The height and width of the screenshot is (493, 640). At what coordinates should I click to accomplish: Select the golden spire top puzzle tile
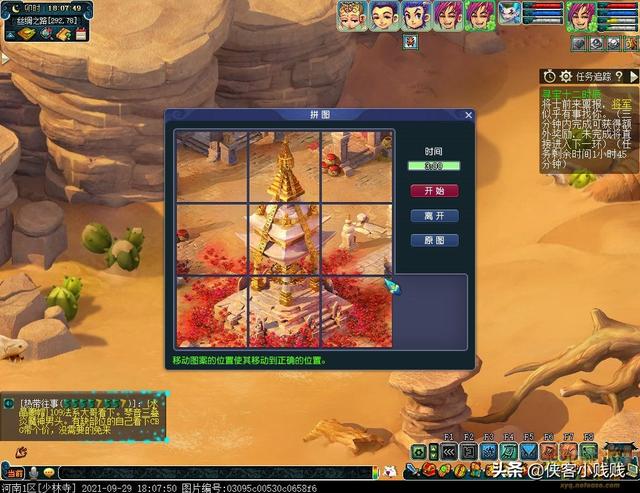(285, 165)
